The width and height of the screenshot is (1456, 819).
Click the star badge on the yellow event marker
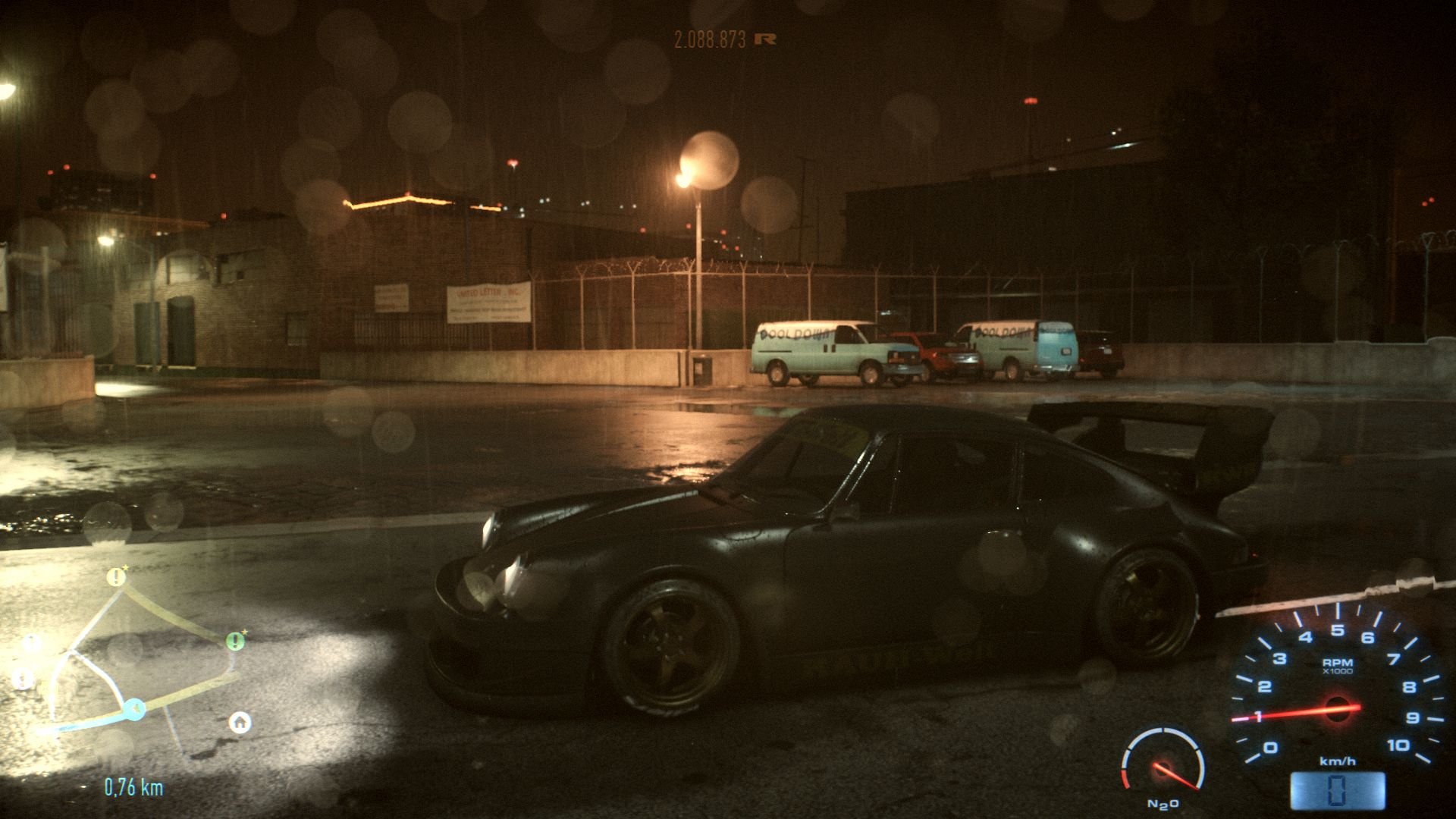(x=126, y=567)
